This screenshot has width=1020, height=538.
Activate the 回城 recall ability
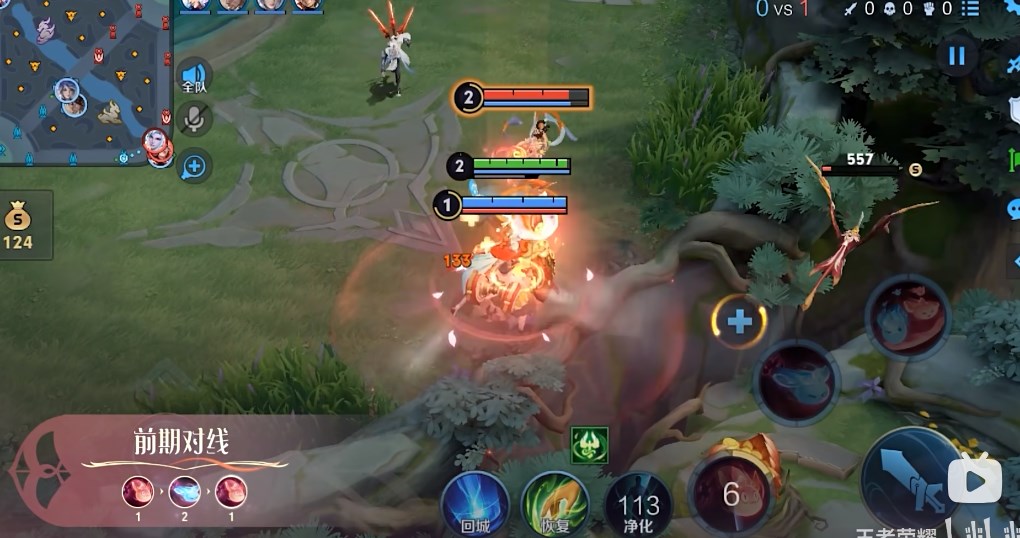pos(476,503)
